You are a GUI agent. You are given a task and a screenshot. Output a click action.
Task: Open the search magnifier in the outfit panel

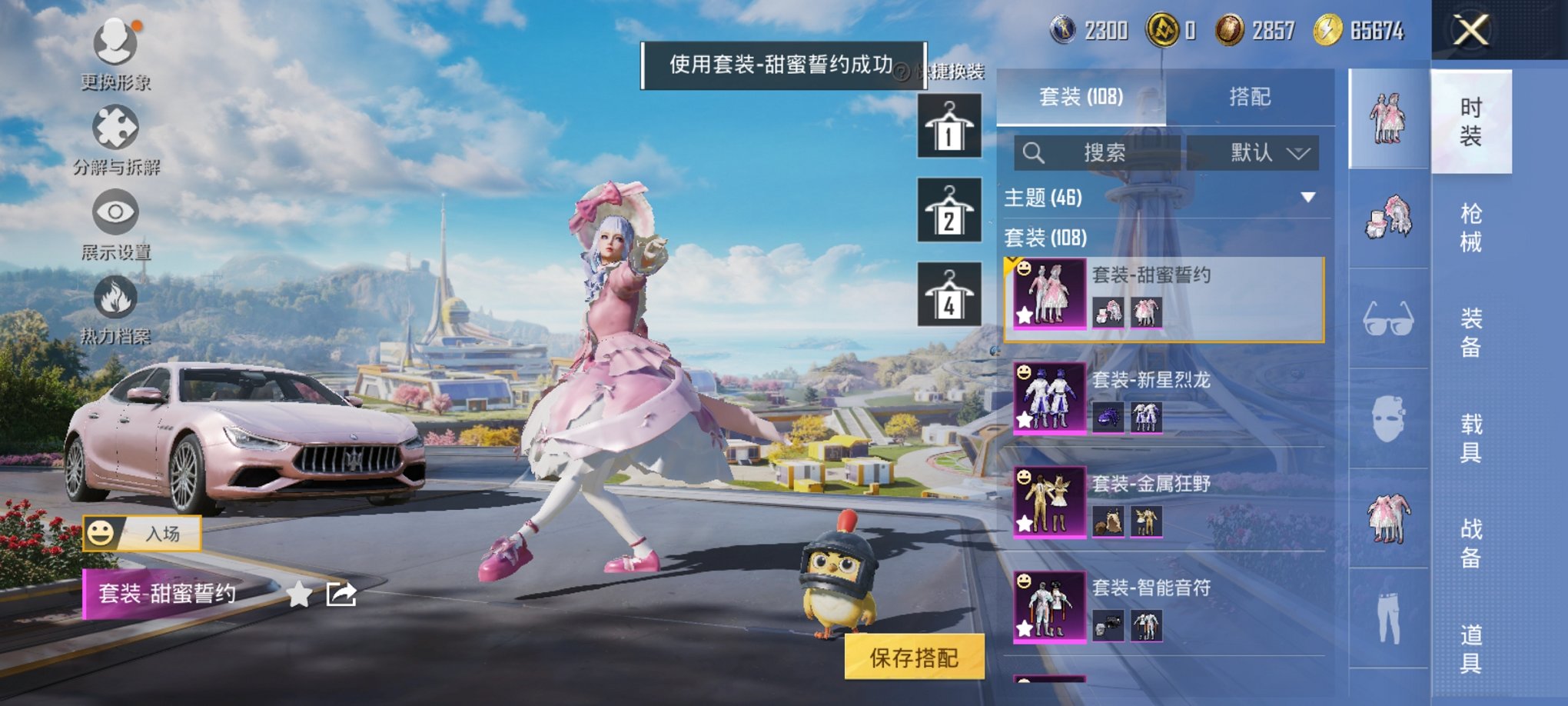click(1034, 152)
